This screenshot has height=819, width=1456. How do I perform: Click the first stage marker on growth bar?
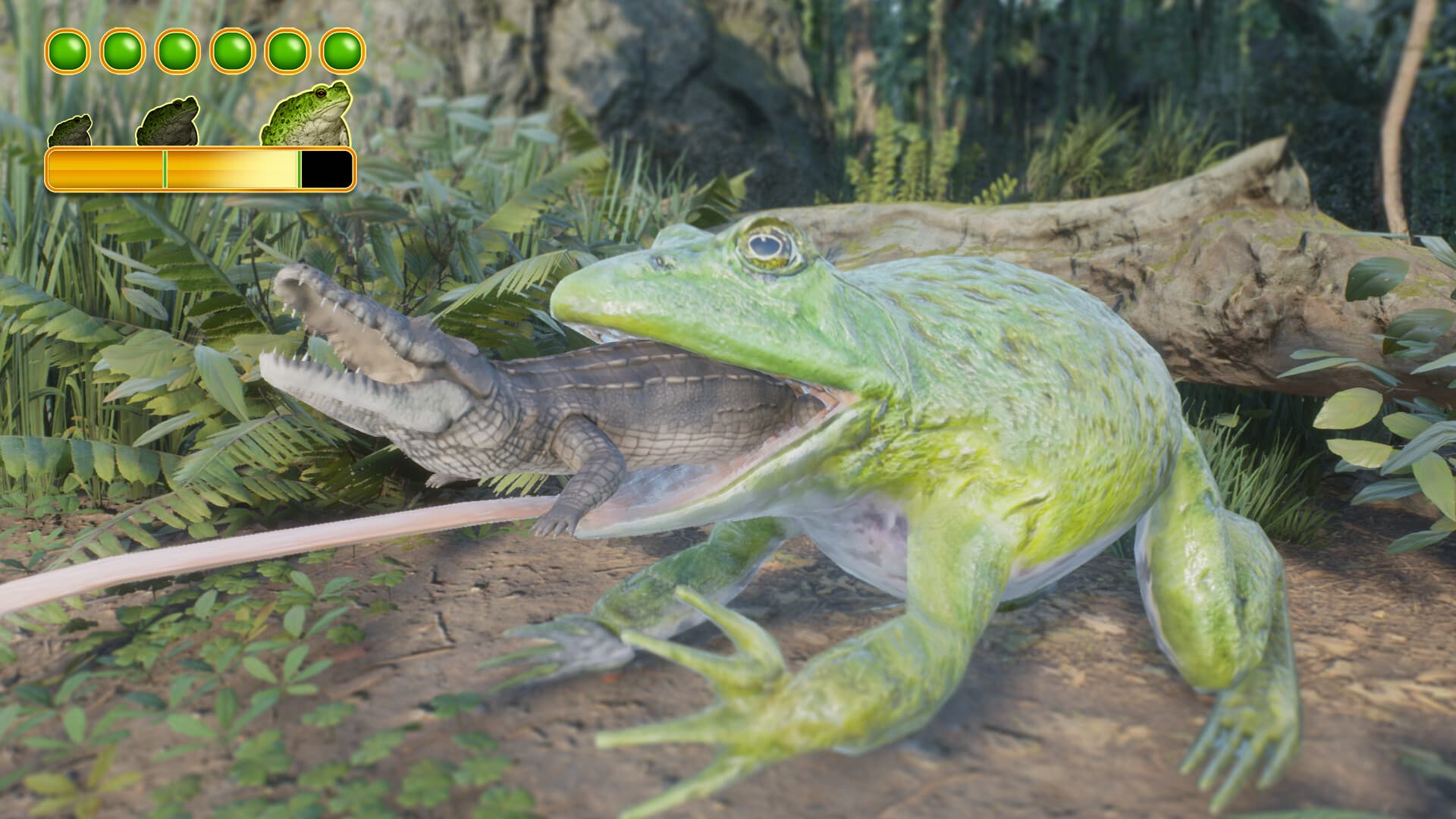click(x=165, y=169)
